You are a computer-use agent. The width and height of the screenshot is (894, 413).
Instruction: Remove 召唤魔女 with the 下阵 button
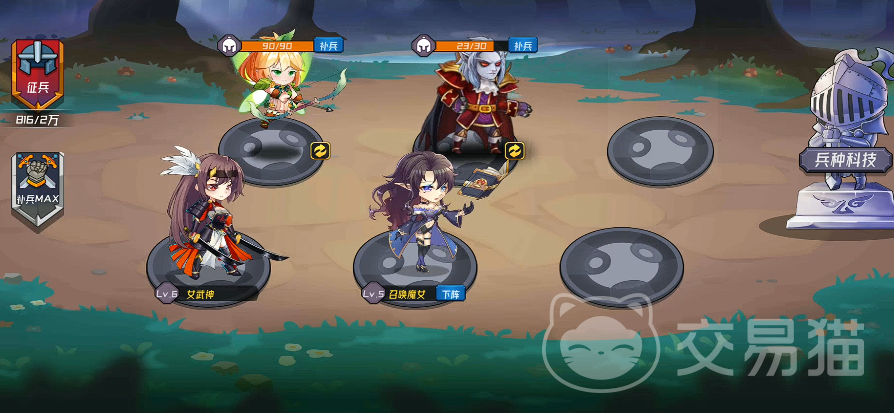click(x=450, y=294)
